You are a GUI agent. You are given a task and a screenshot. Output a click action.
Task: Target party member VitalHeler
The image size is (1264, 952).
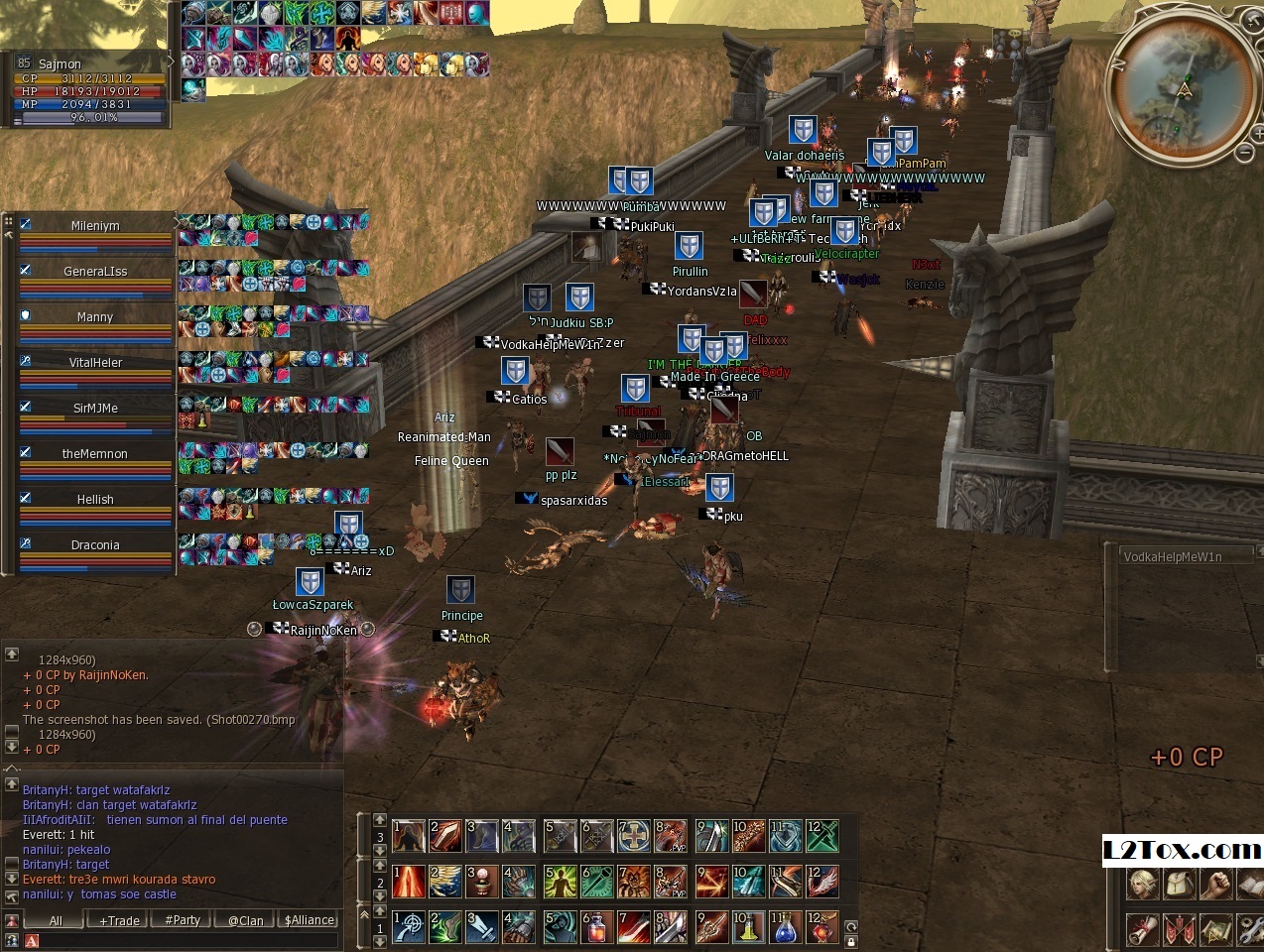[95, 363]
